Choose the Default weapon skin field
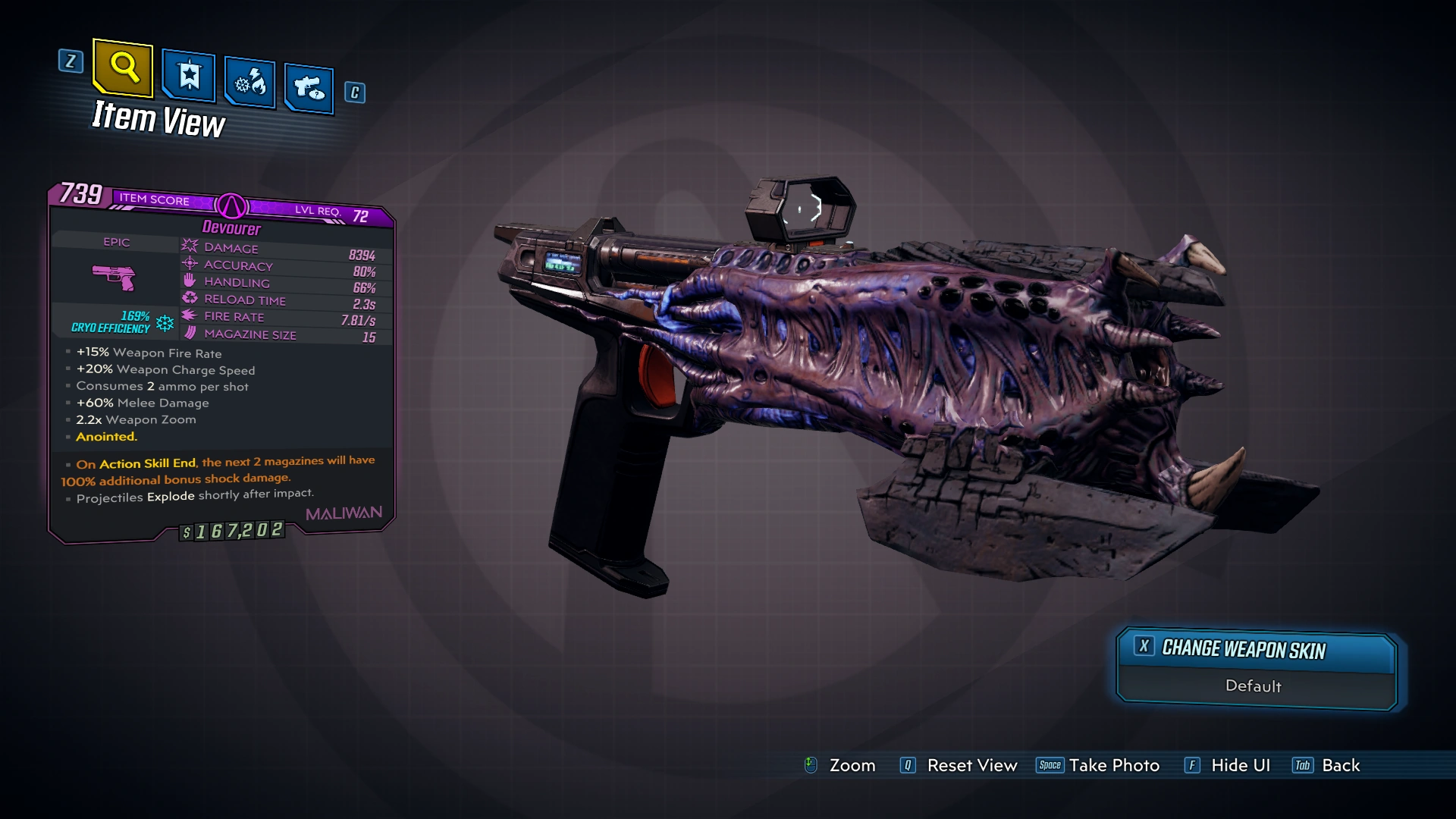This screenshot has width=1456, height=819. coord(1254,686)
